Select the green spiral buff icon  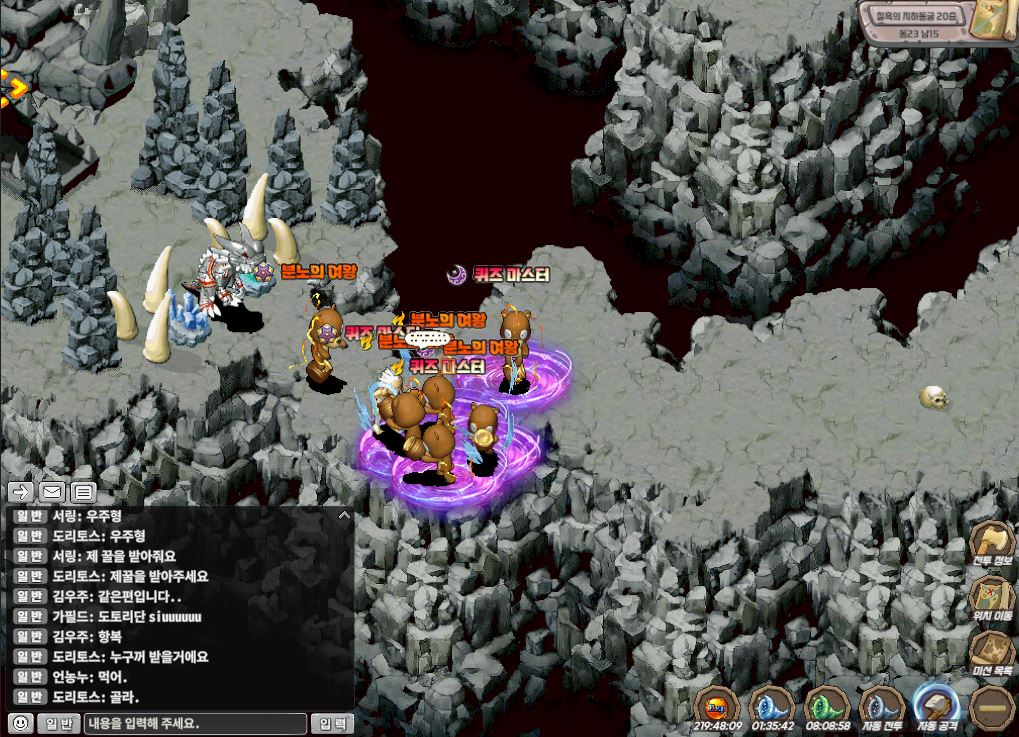(826, 705)
